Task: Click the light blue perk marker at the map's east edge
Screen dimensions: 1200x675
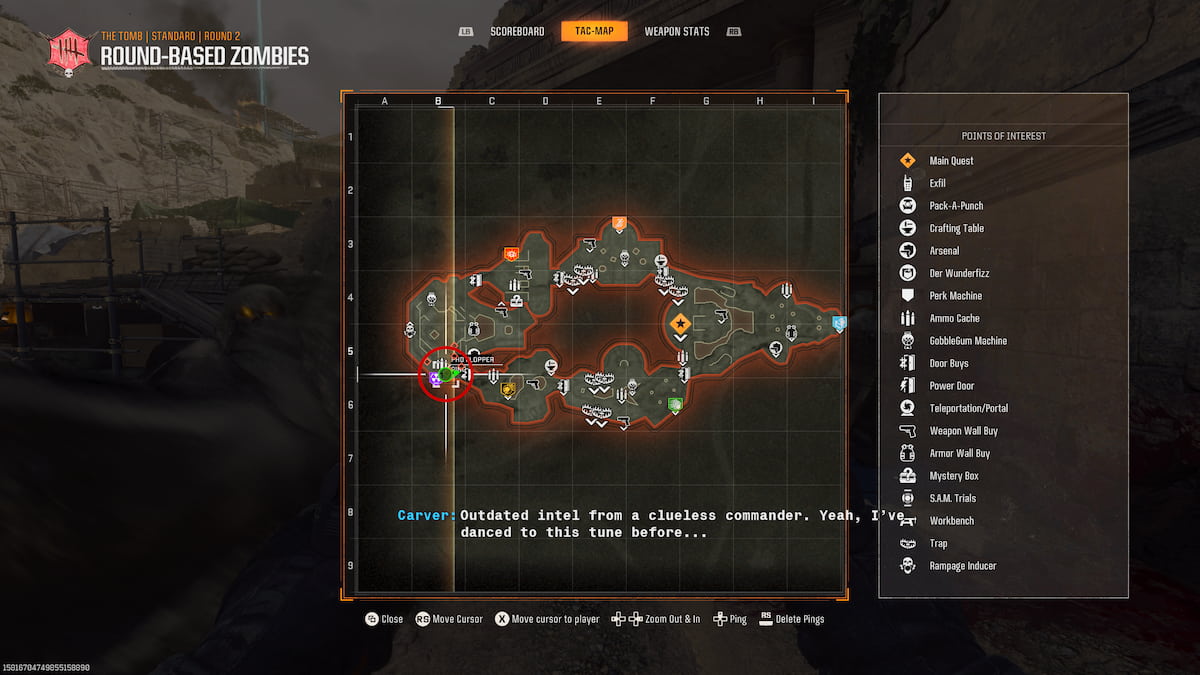Action: [x=839, y=322]
